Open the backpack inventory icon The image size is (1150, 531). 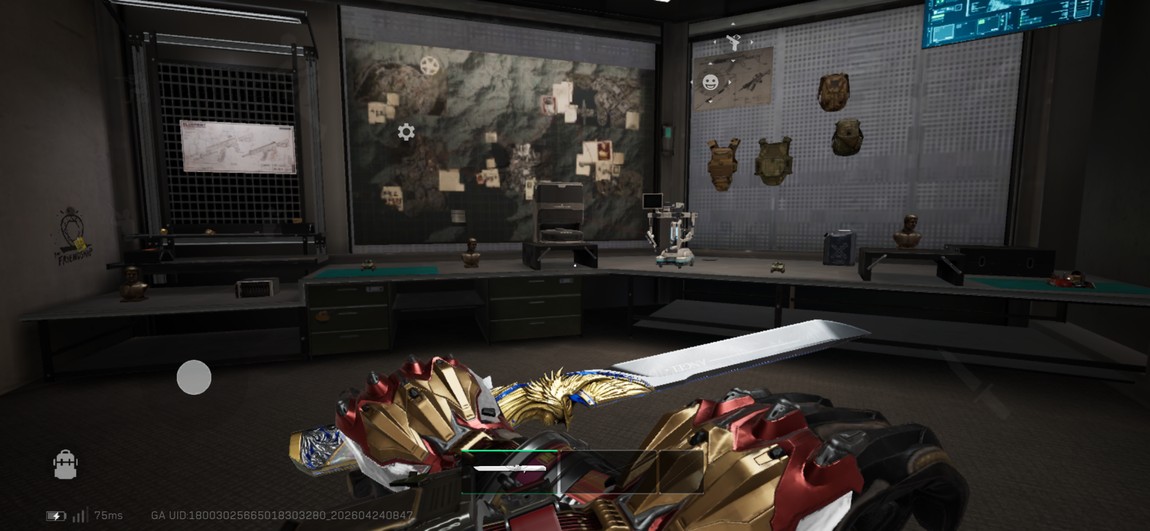pos(65,465)
